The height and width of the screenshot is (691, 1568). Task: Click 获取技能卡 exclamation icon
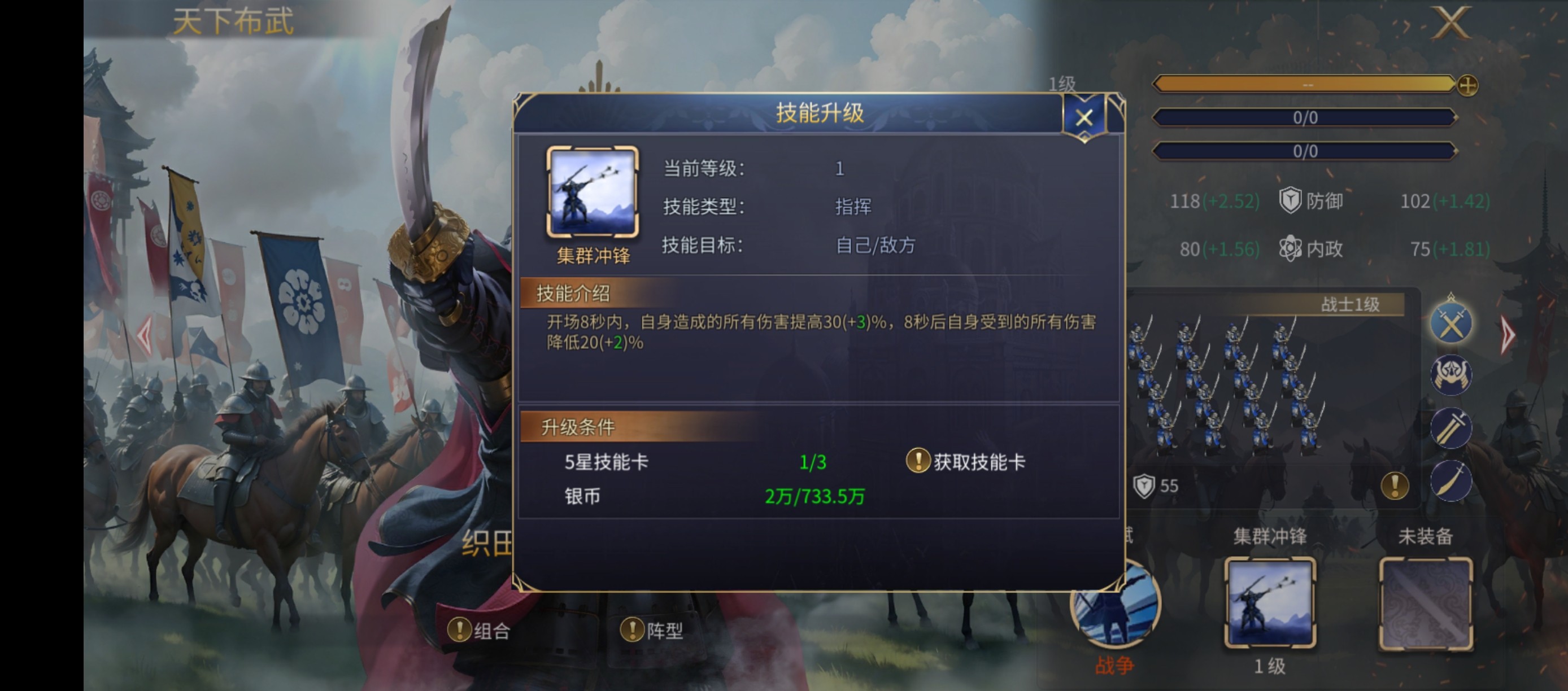(x=919, y=460)
